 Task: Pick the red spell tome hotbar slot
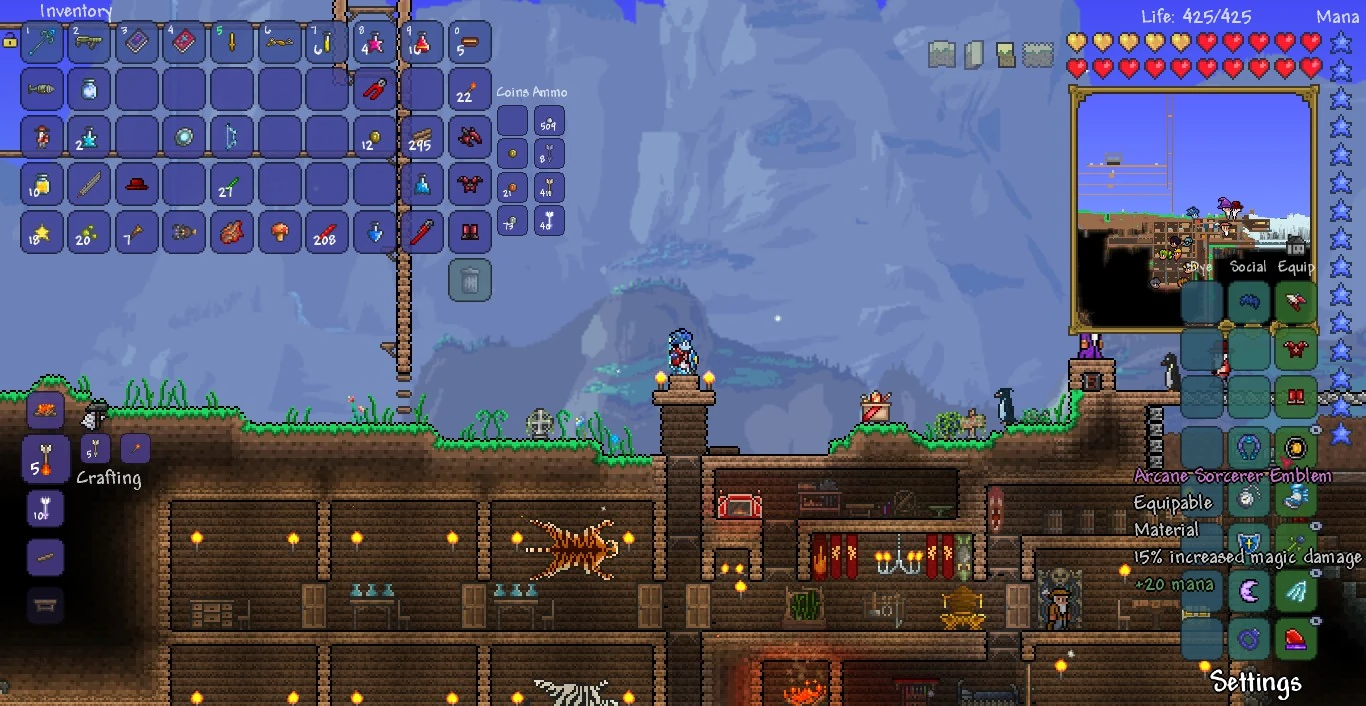tap(185, 42)
